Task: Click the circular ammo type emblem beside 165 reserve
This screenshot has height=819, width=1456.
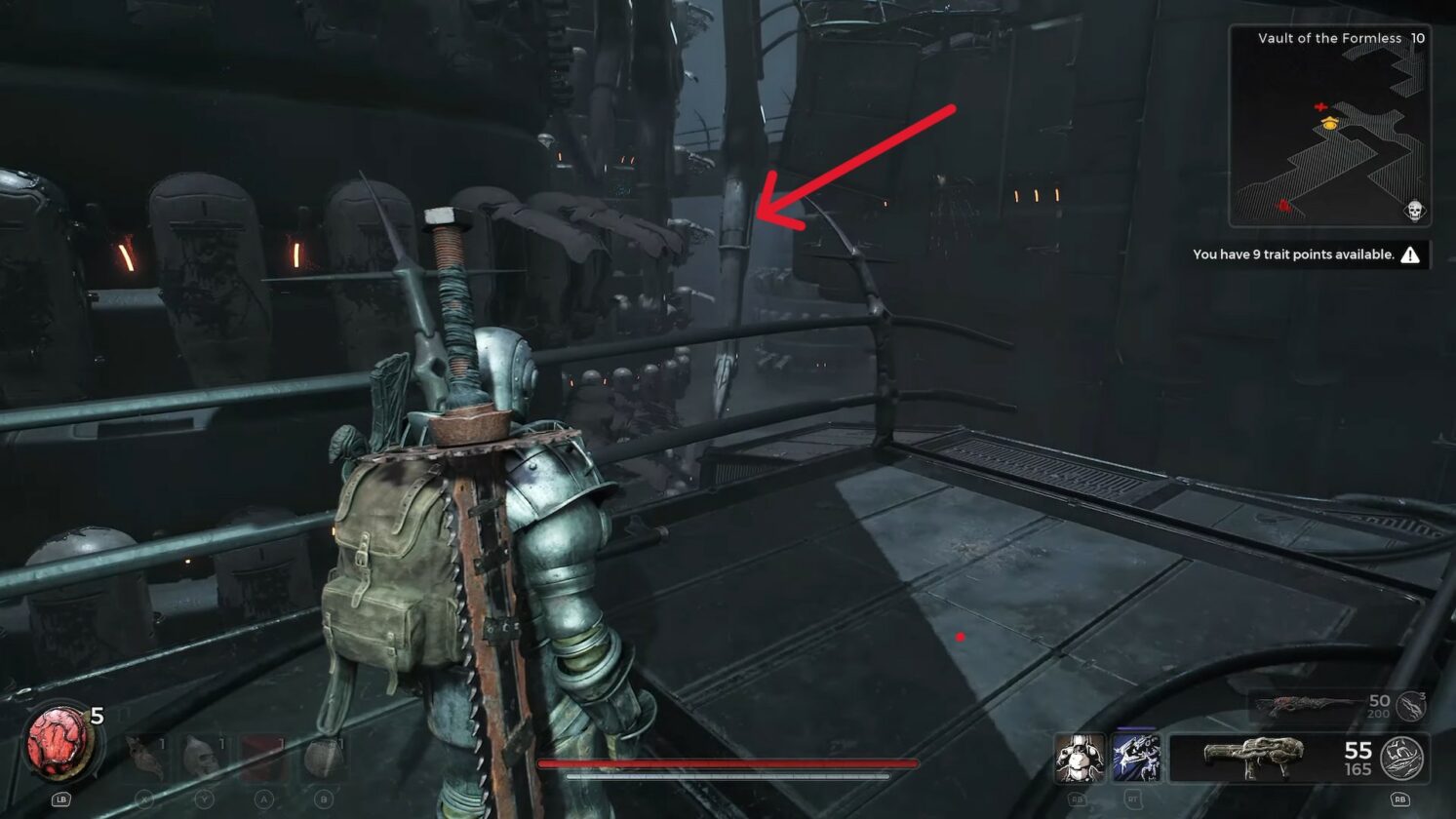Action: coord(1400,756)
